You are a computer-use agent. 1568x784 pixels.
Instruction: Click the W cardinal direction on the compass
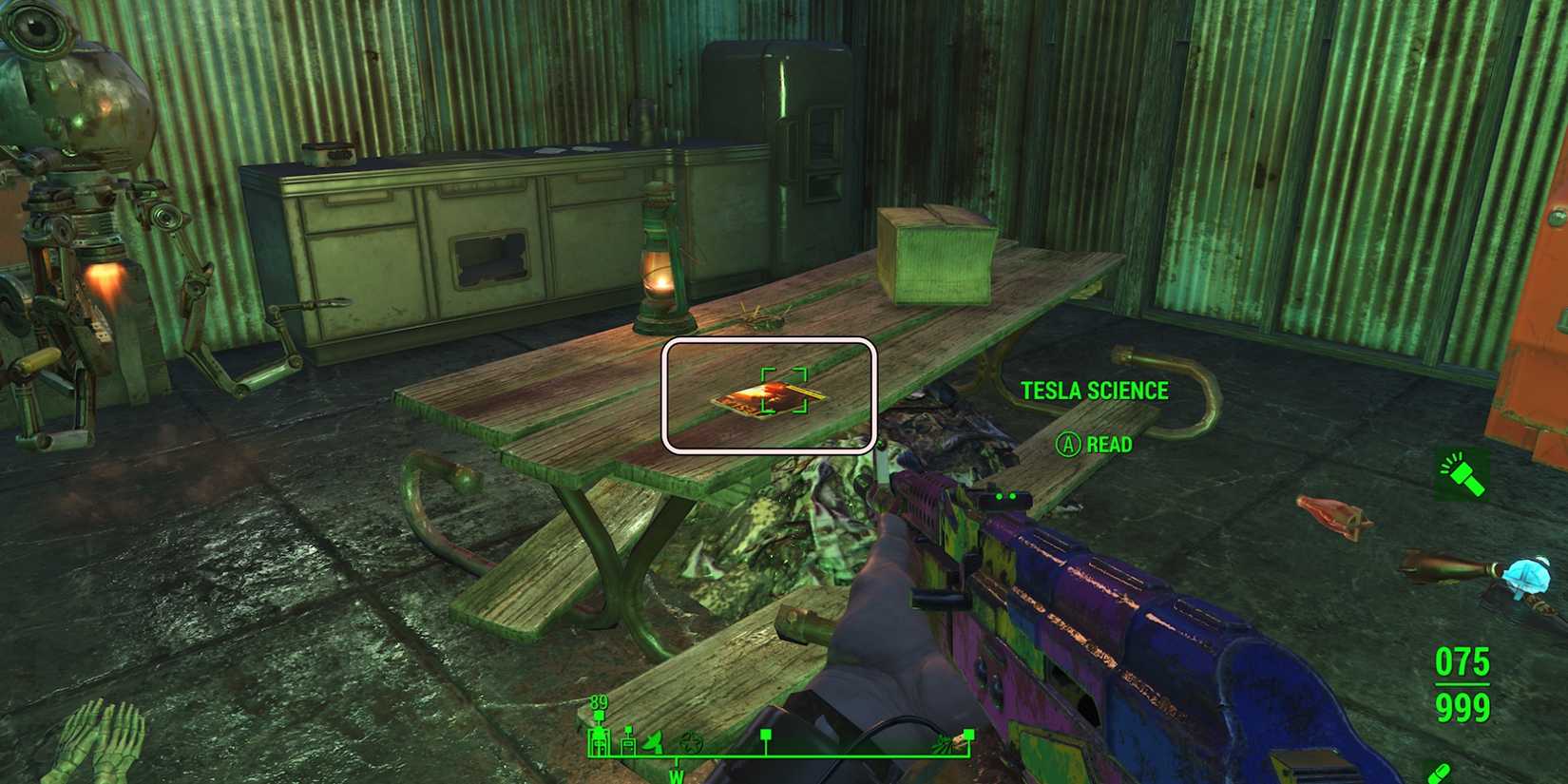[676, 776]
